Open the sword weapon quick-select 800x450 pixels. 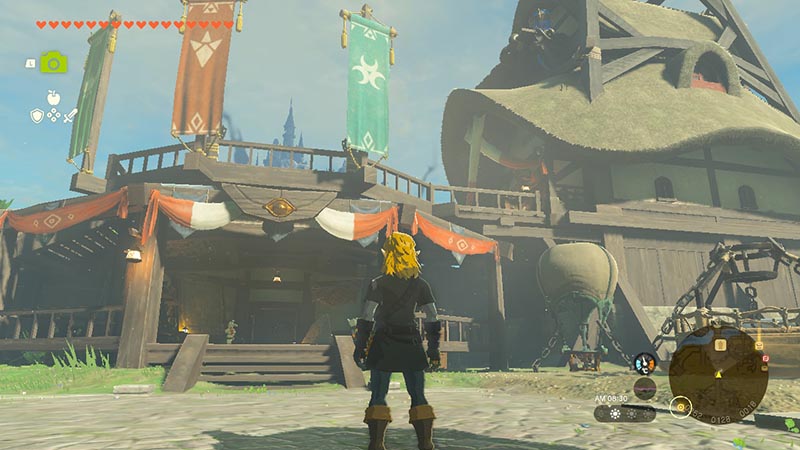[x=70, y=116]
